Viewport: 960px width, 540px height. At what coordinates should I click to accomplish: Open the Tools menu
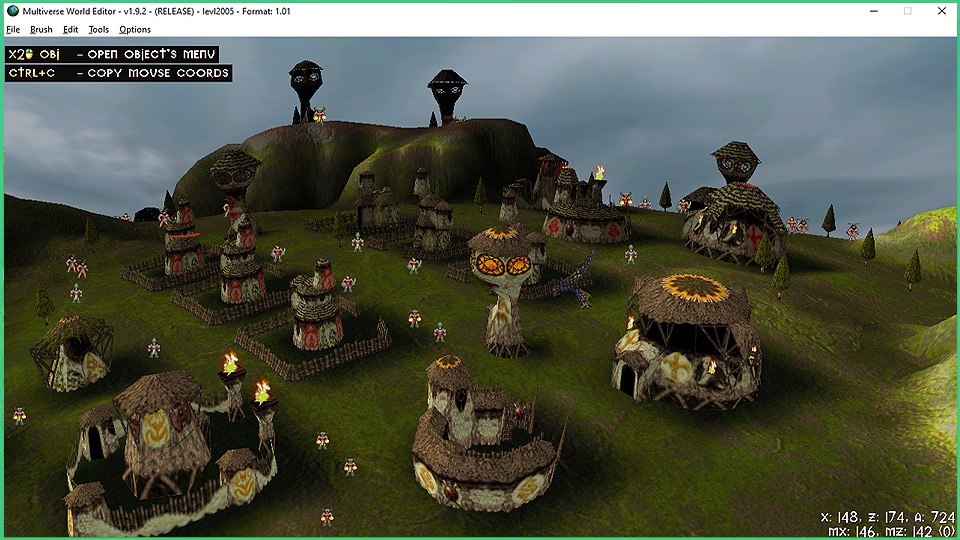[x=98, y=30]
